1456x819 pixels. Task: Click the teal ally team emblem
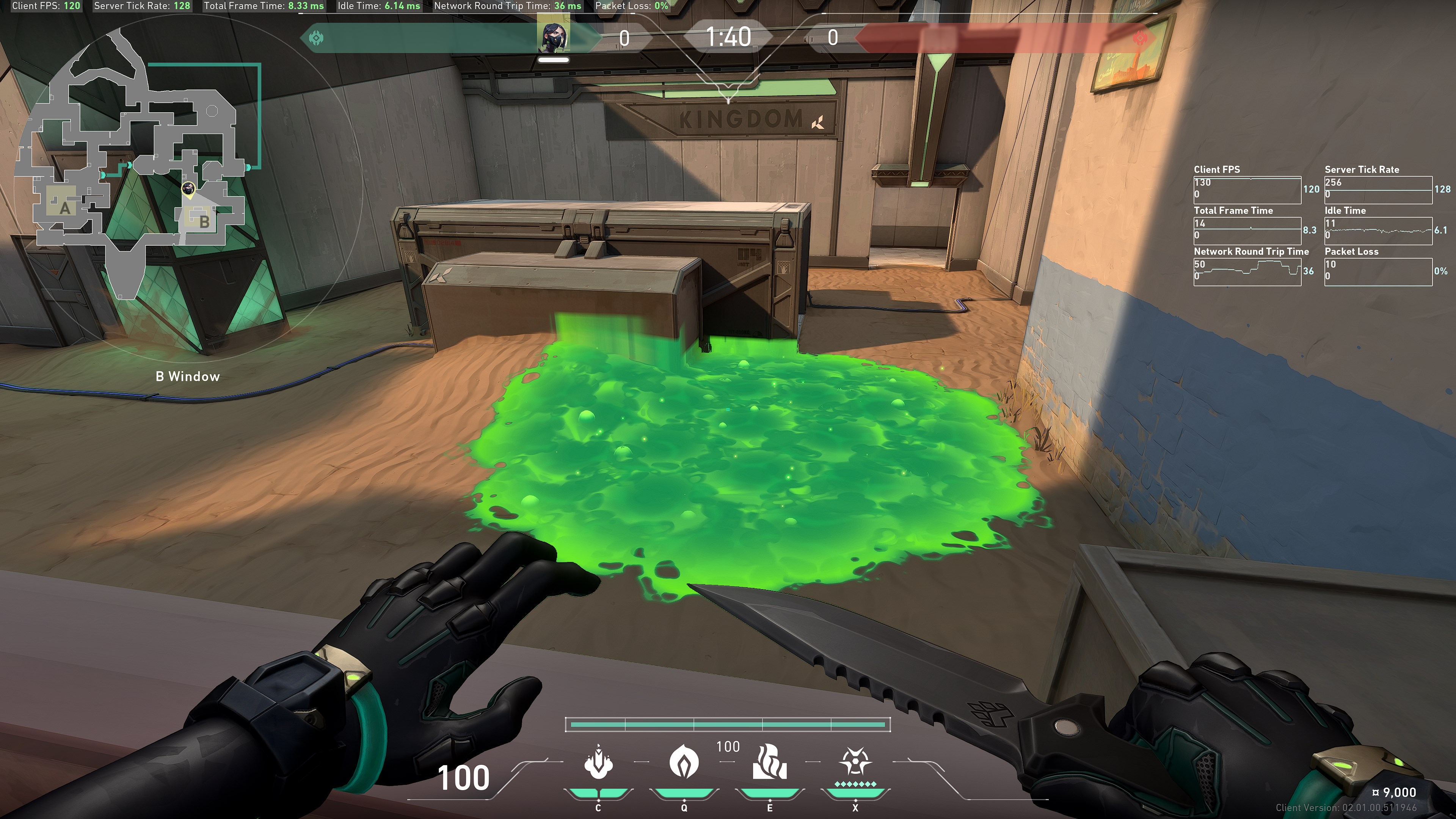point(316,38)
